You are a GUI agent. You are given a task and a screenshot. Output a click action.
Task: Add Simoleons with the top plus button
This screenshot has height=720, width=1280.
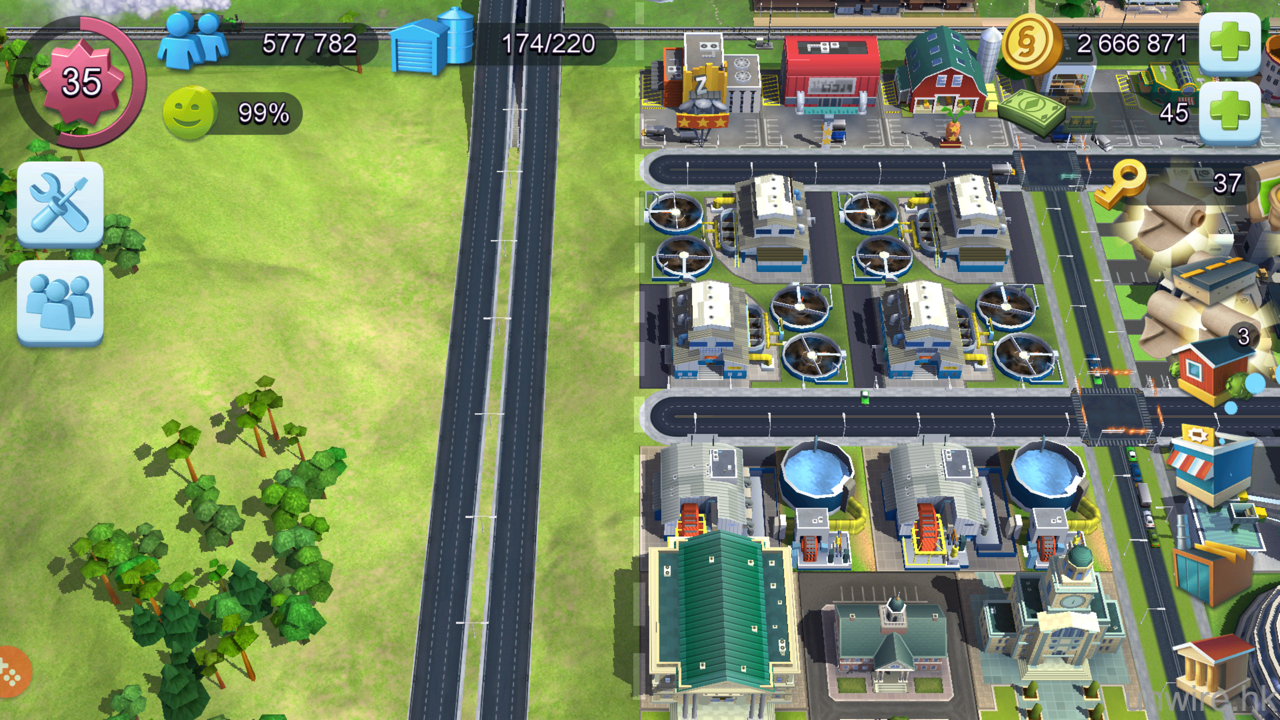coord(1229,44)
